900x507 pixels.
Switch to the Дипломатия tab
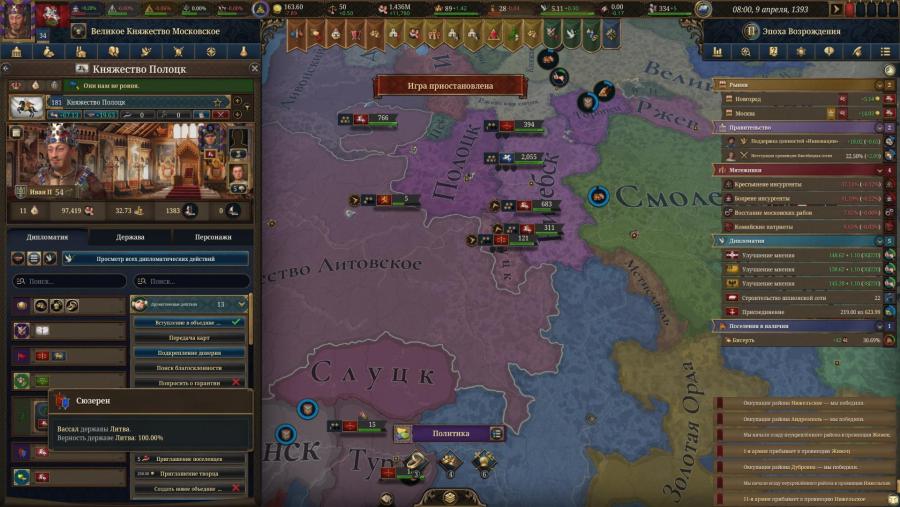(47, 237)
